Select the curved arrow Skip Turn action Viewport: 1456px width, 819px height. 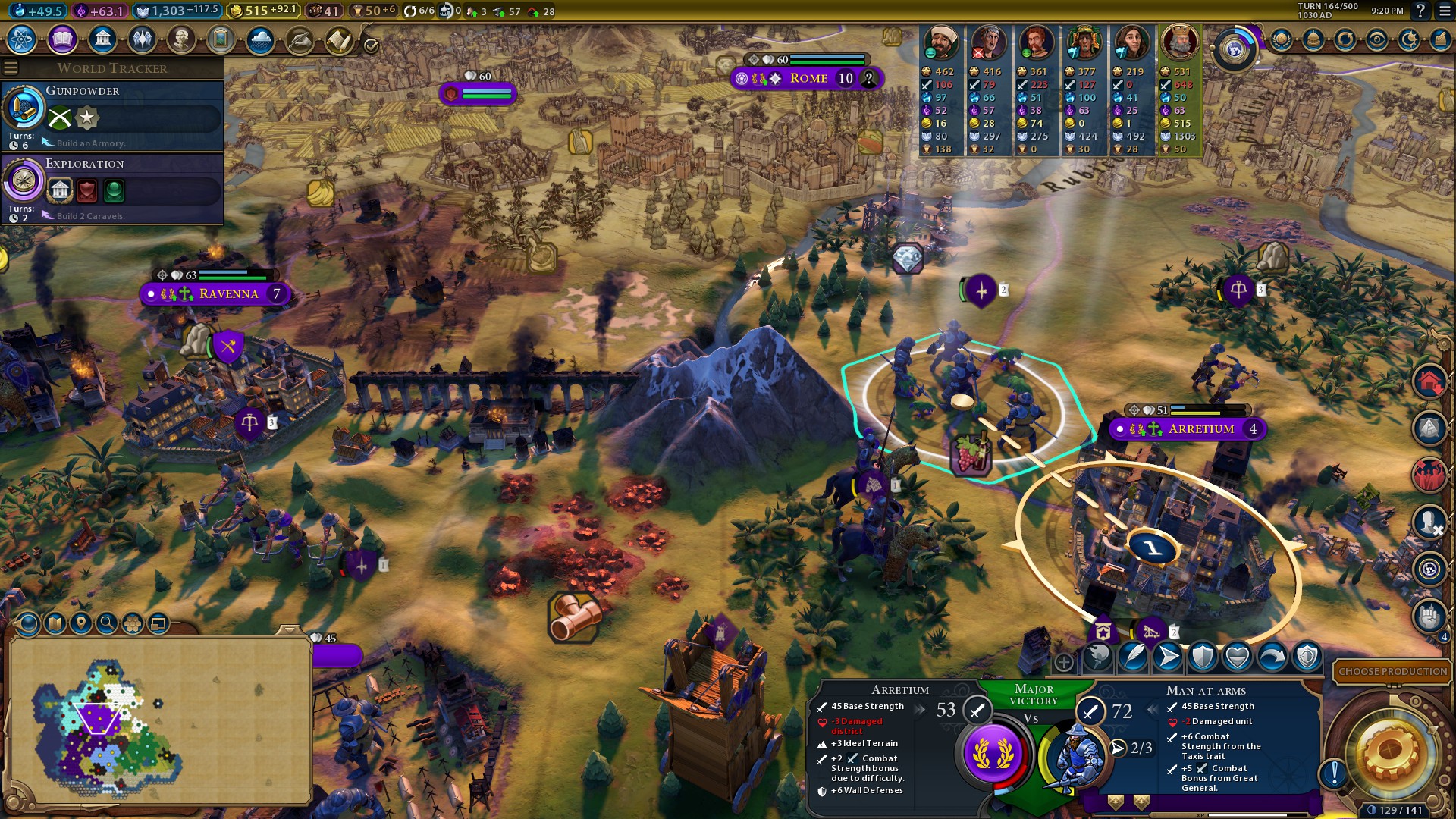click(1272, 657)
